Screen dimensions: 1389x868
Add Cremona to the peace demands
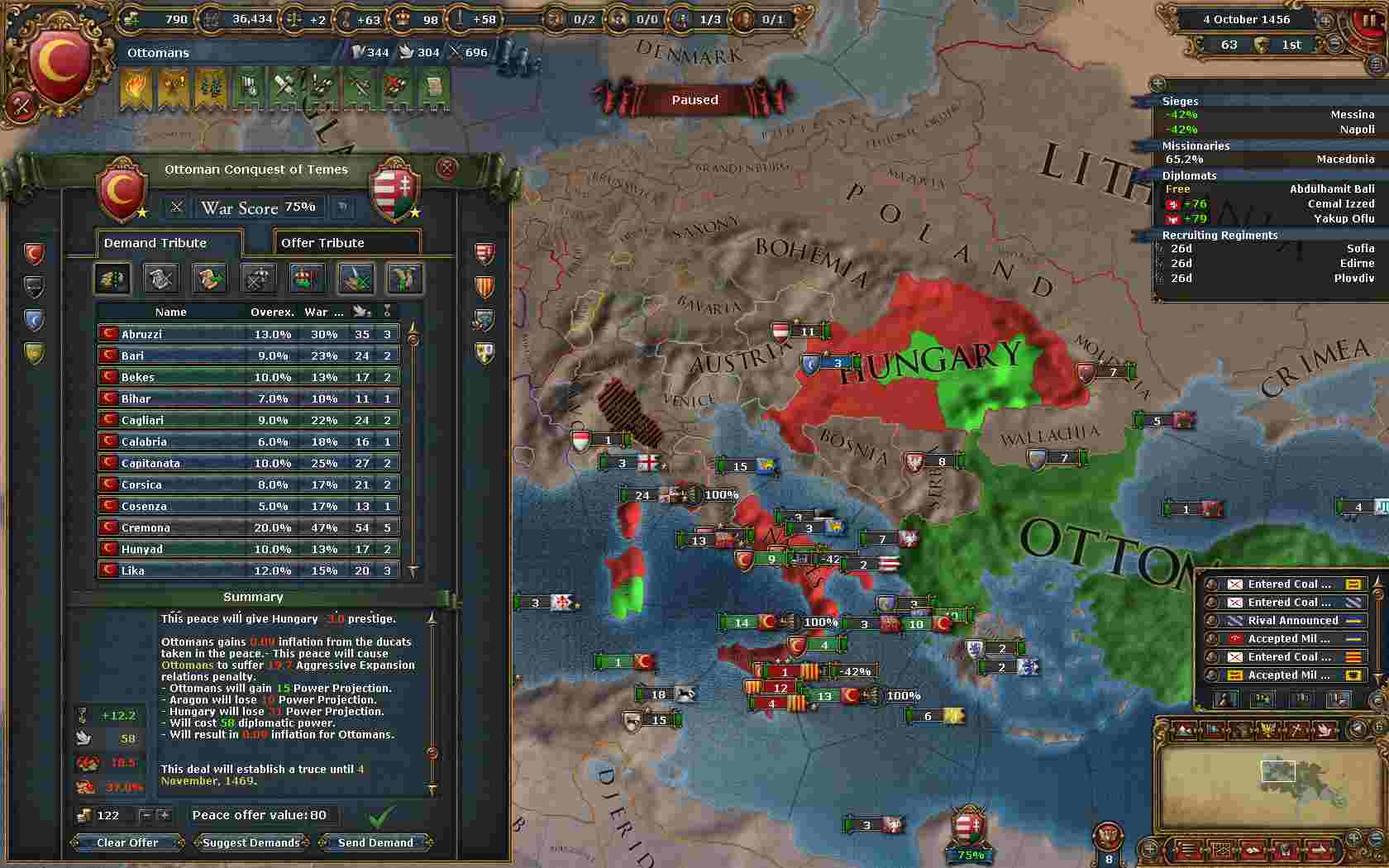[248, 527]
